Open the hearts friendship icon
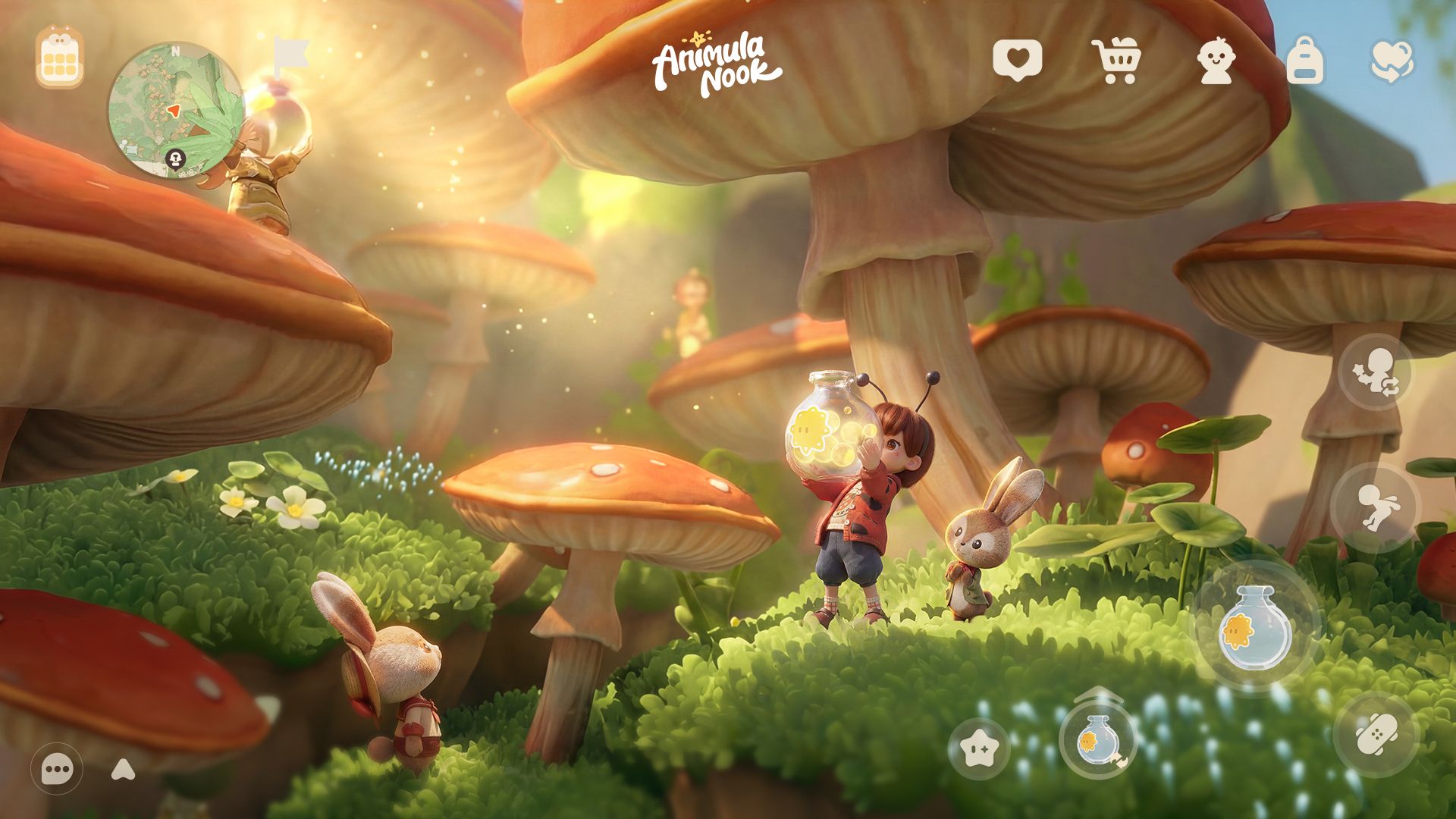 coord(1392,61)
